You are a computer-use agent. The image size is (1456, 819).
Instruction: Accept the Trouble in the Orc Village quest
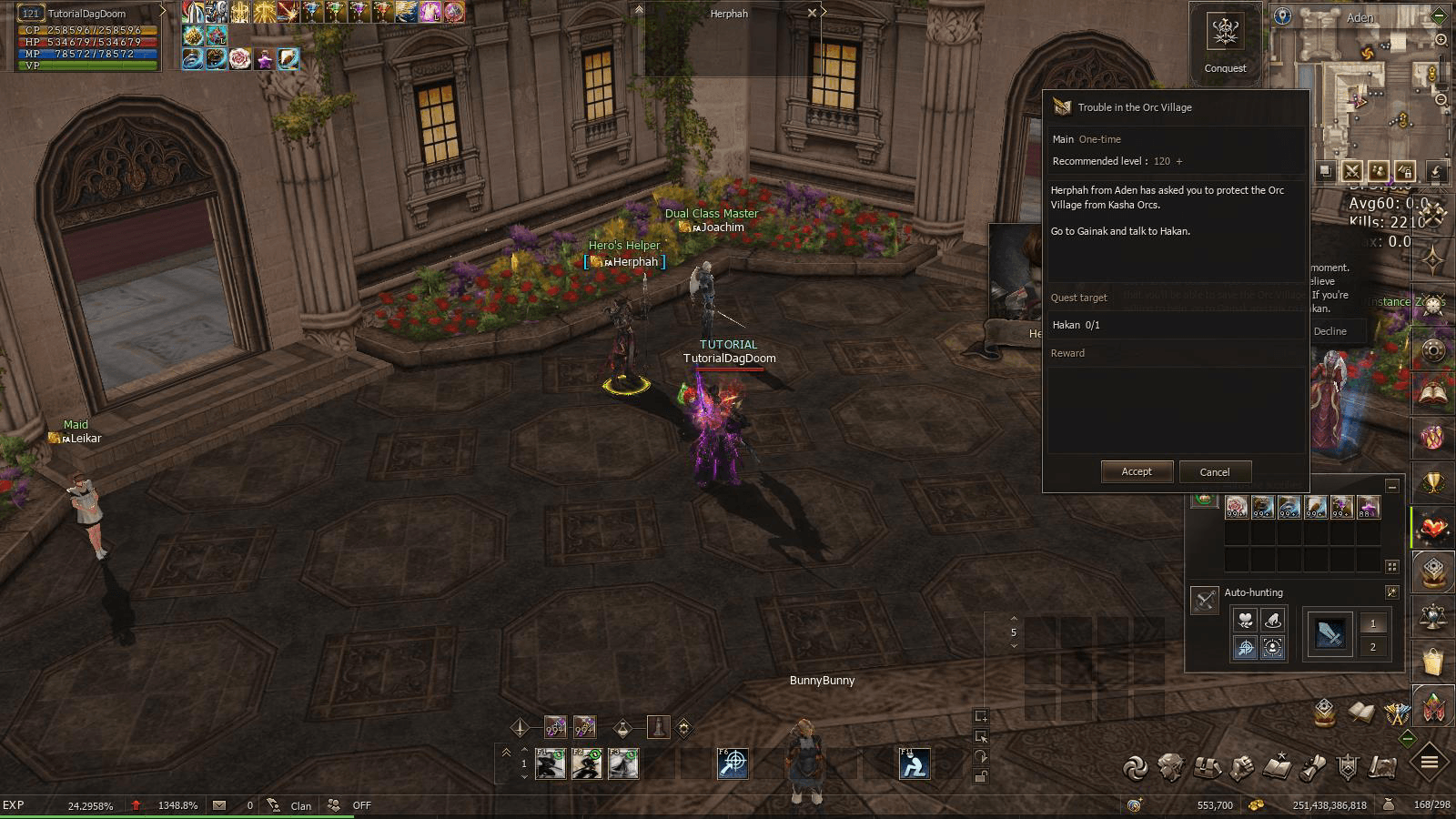tap(1136, 471)
